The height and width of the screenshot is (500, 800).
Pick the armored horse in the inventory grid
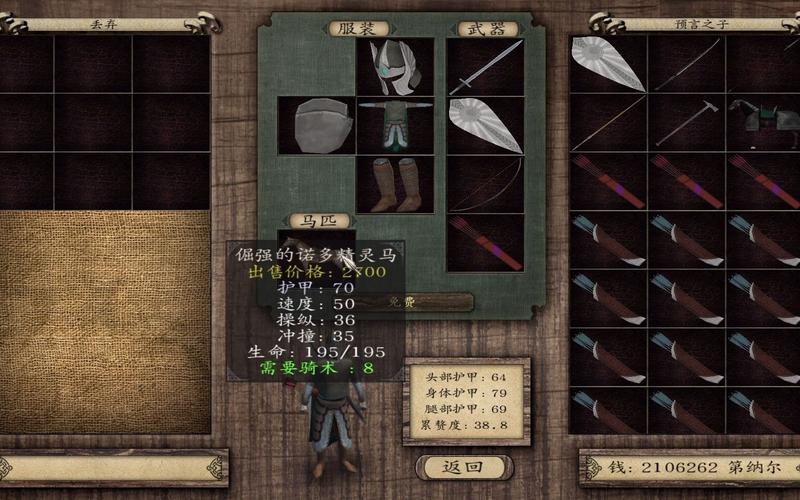click(762, 122)
